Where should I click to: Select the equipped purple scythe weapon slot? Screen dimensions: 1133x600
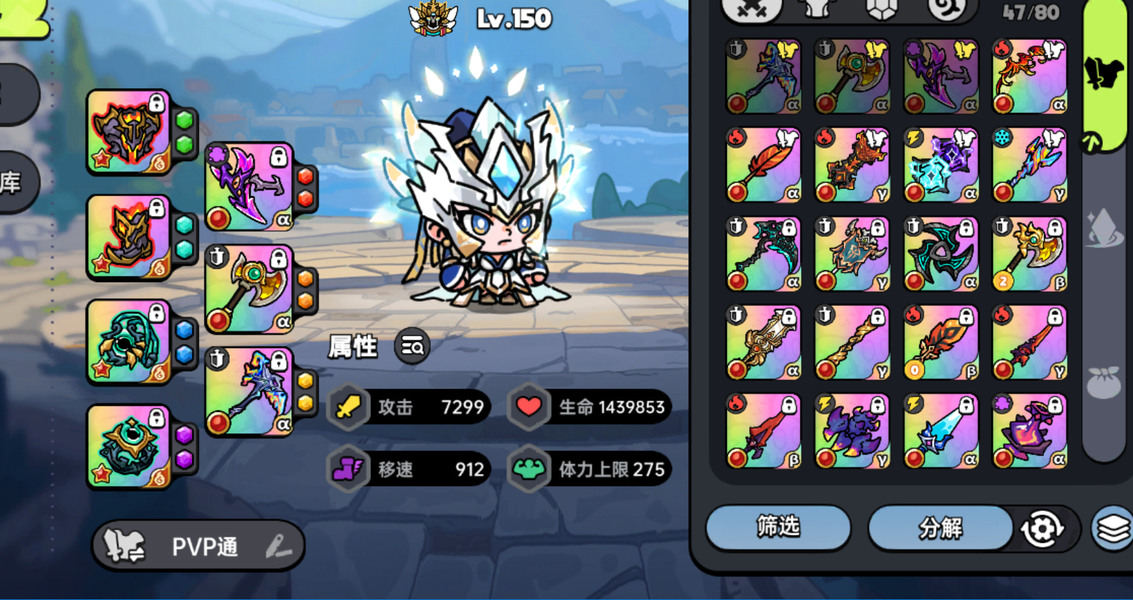[249, 187]
